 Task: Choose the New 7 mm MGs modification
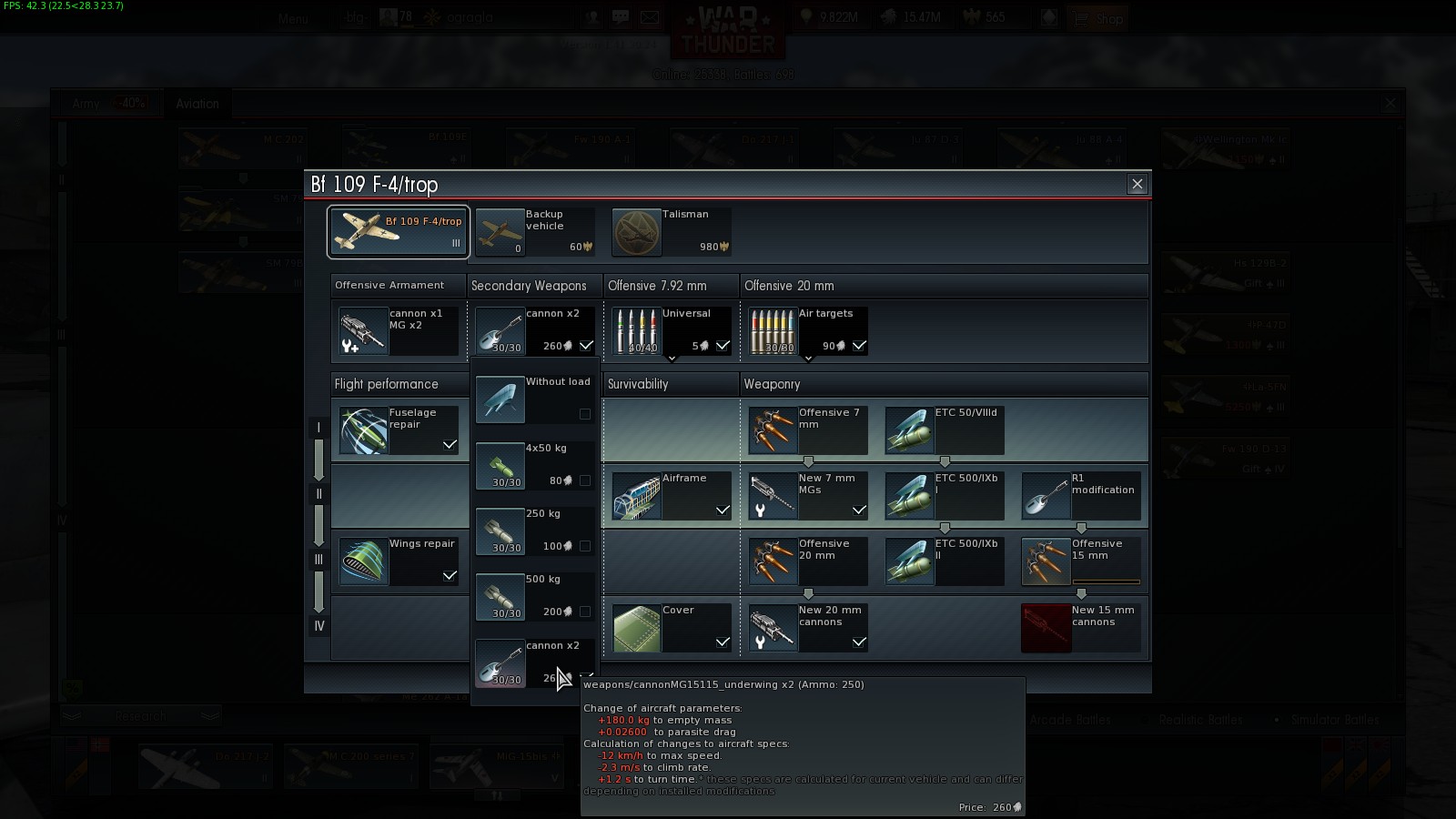pos(807,495)
